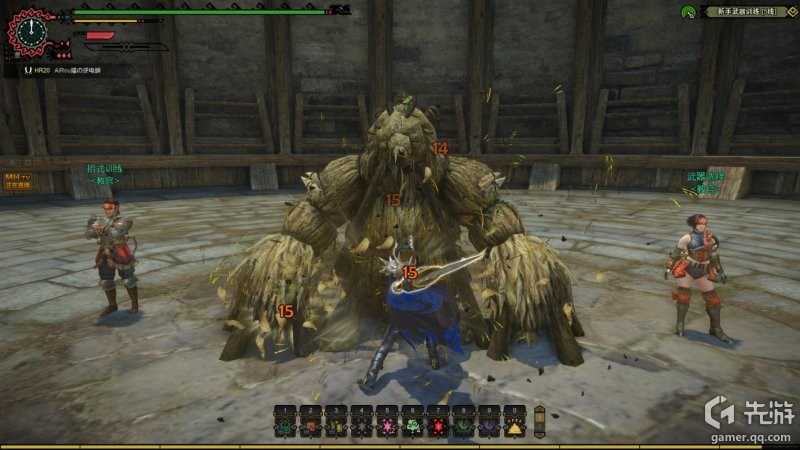This screenshot has width=800, height=450.
Task: Use the red burst item in slot 7
Action: [437, 424]
